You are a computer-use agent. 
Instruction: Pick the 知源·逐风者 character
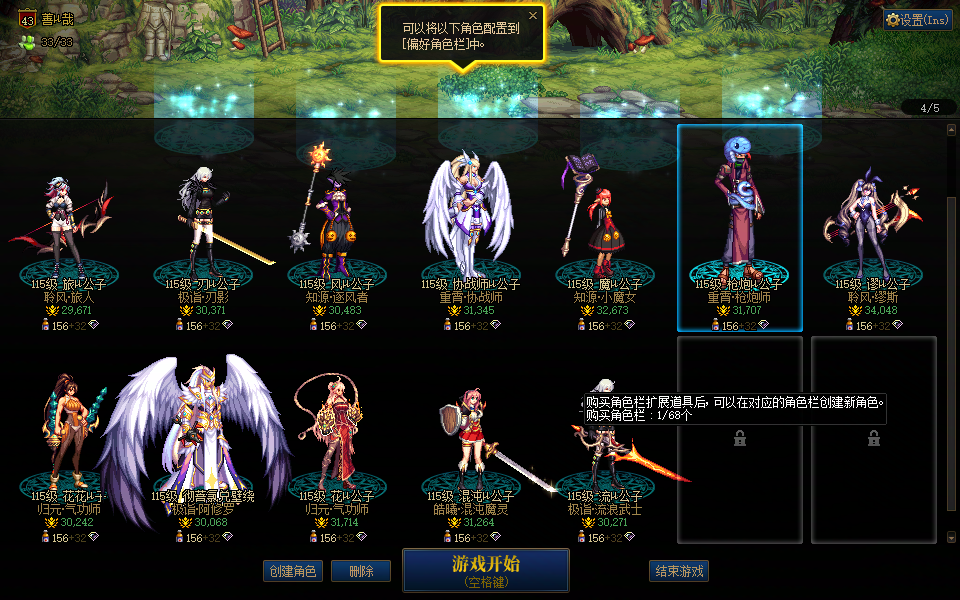coord(338,230)
